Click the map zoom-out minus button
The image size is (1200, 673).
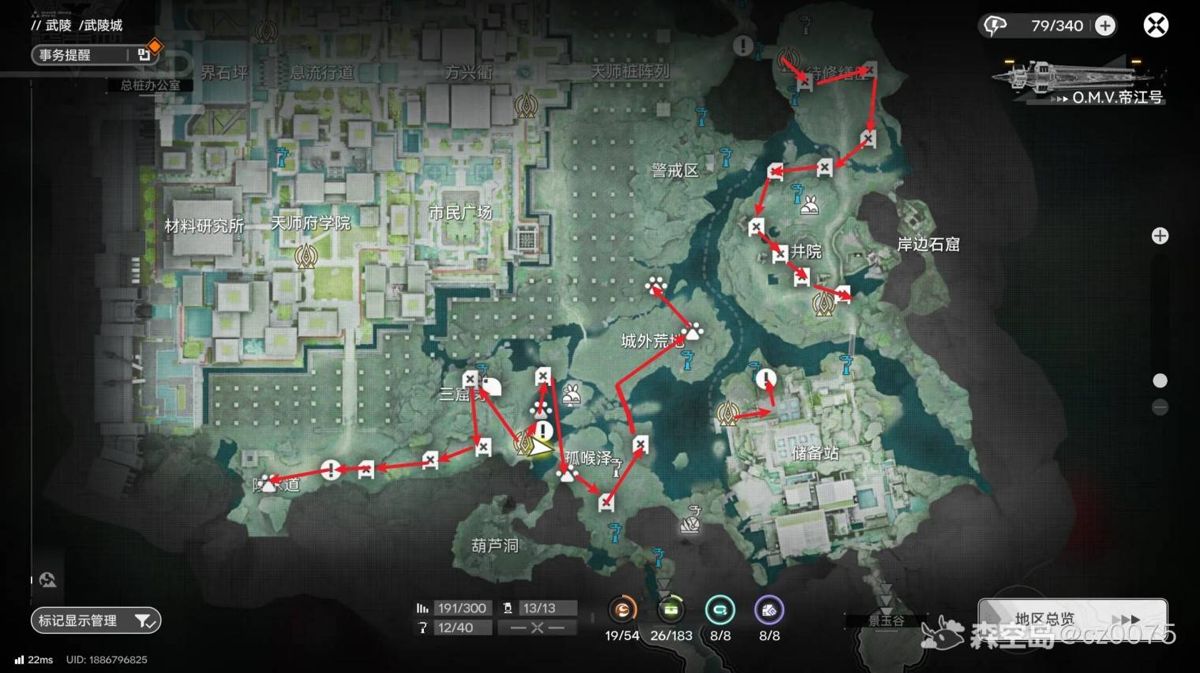coord(1160,407)
